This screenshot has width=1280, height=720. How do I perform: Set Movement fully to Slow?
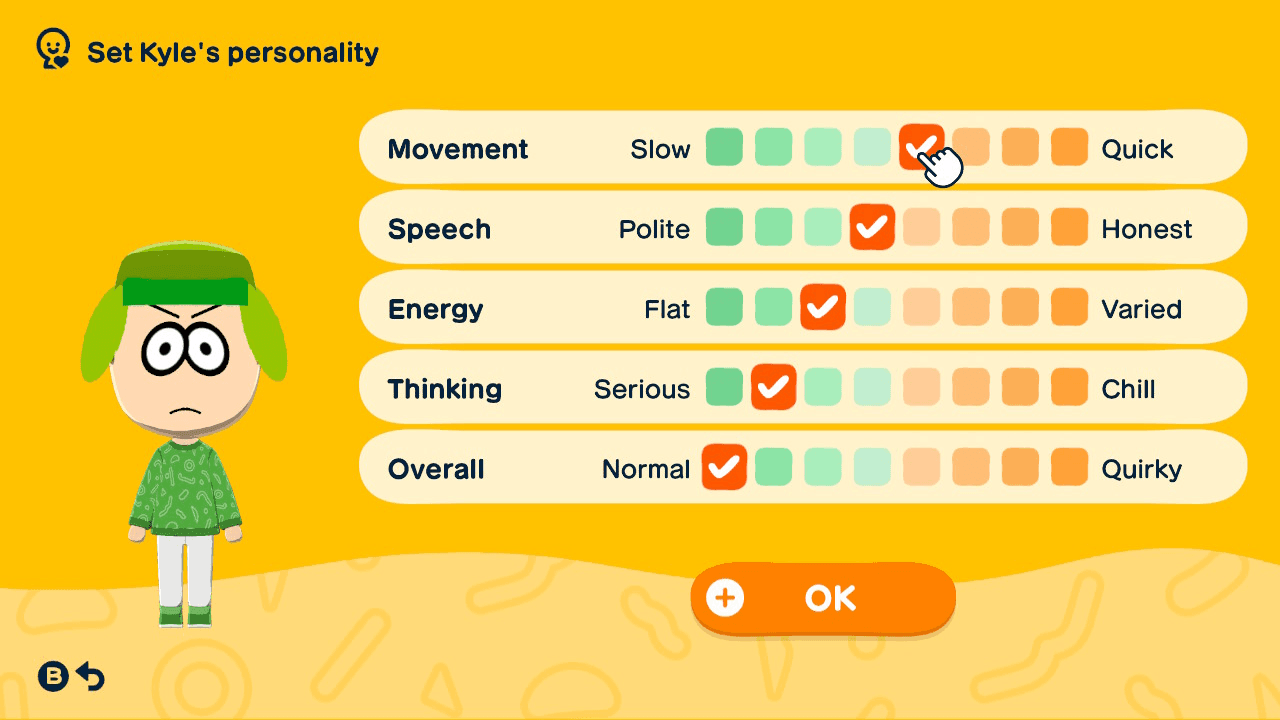tap(724, 147)
